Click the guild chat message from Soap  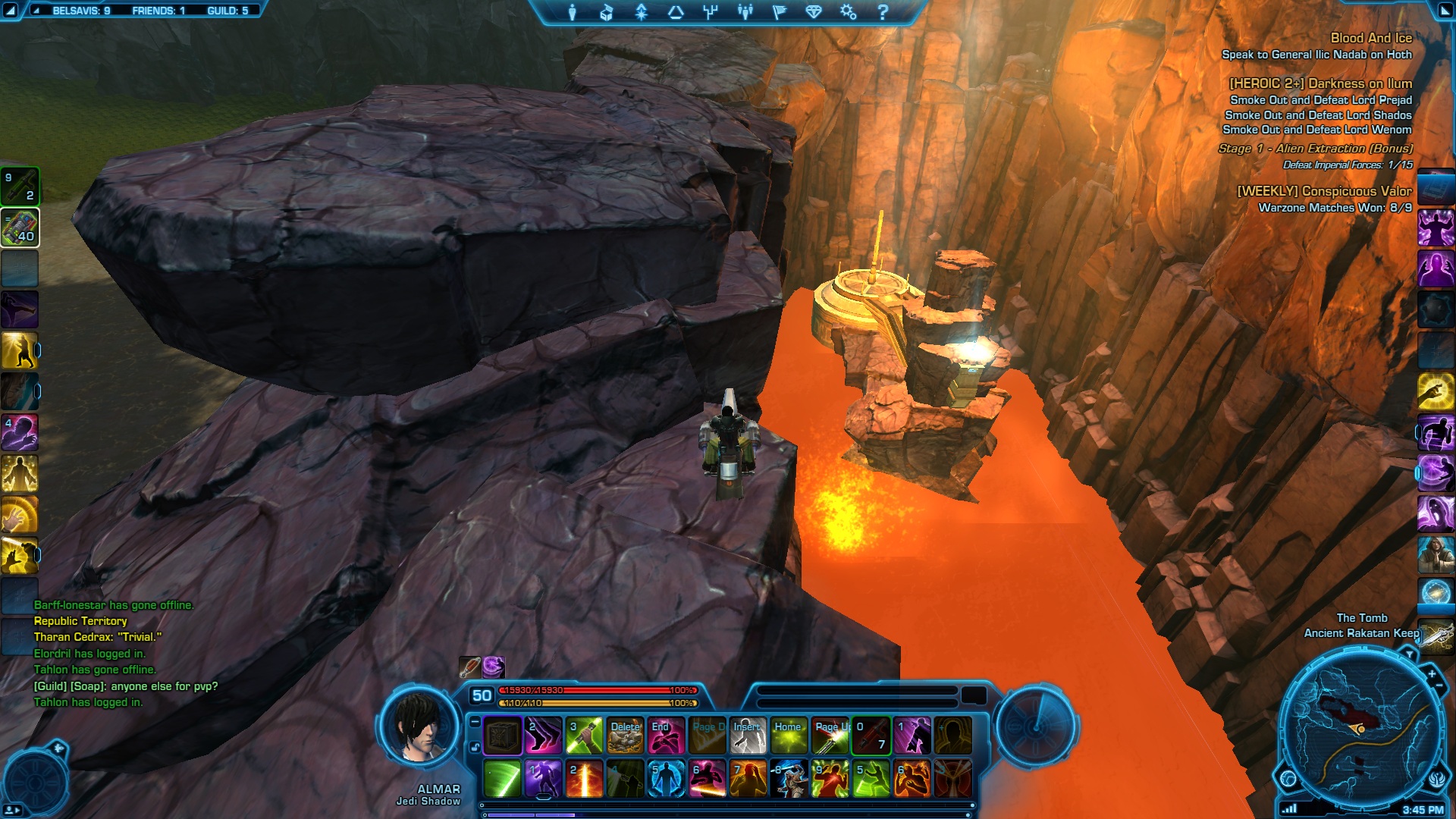[126, 686]
